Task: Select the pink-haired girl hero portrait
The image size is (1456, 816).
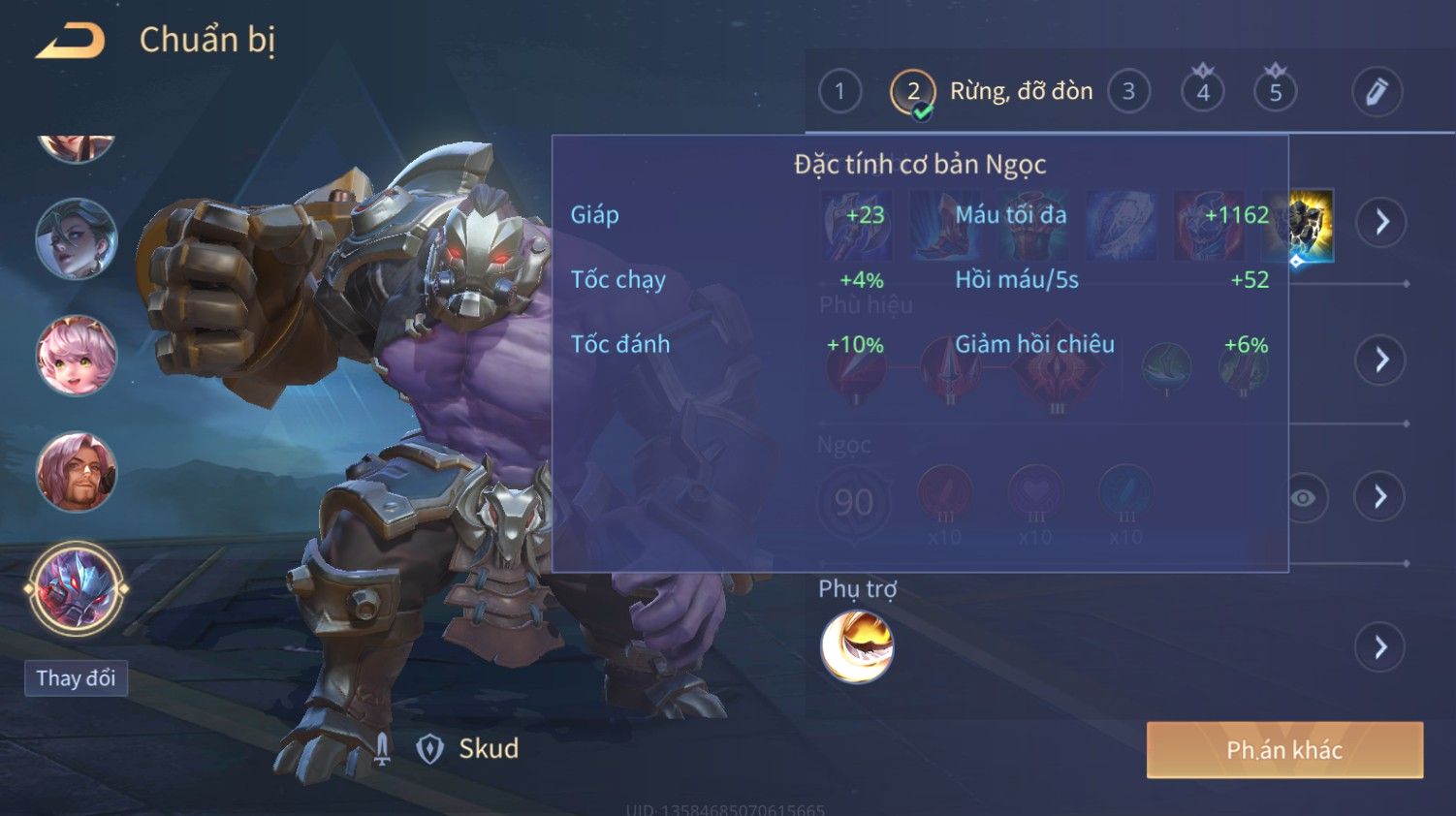Action: (x=77, y=356)
